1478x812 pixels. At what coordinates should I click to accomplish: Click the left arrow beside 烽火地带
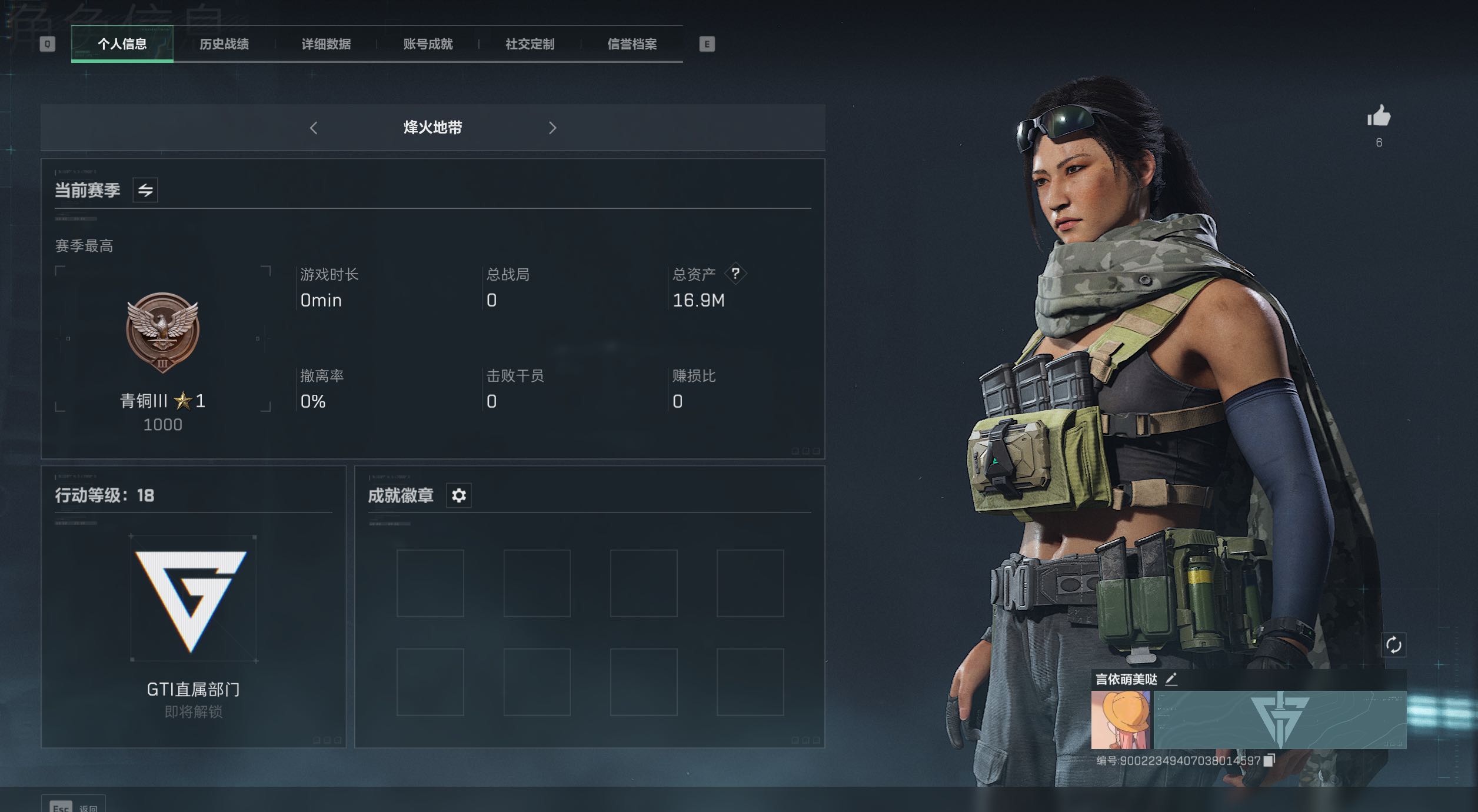[314, 128]
